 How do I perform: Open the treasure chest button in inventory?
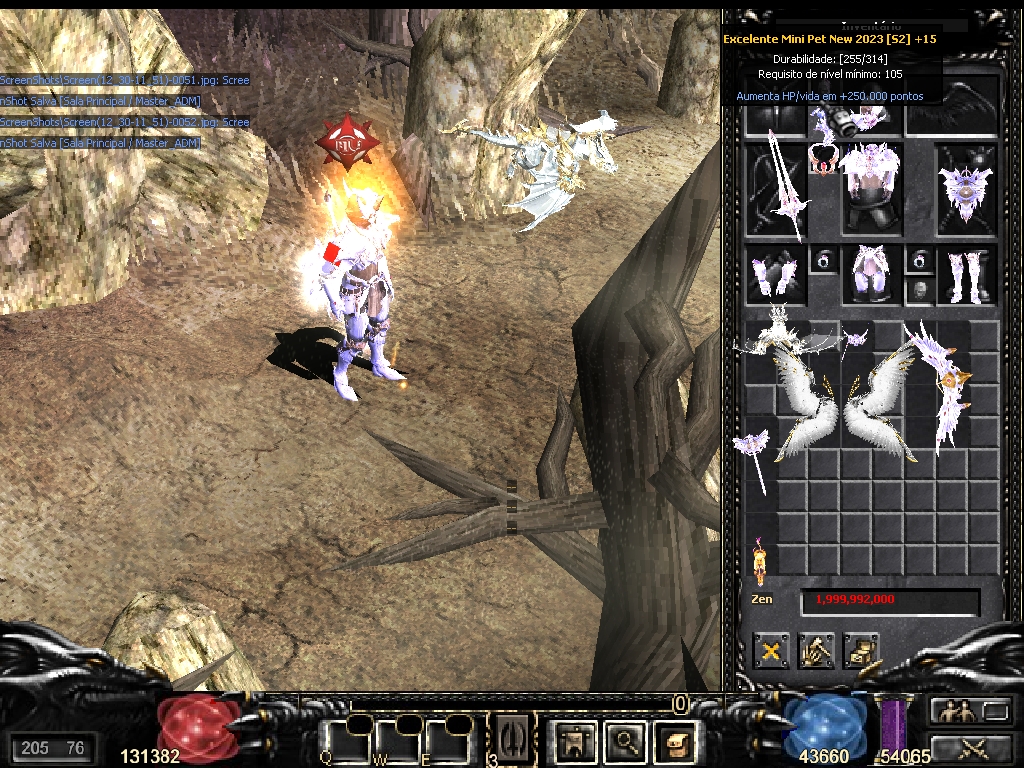[861, 651]
